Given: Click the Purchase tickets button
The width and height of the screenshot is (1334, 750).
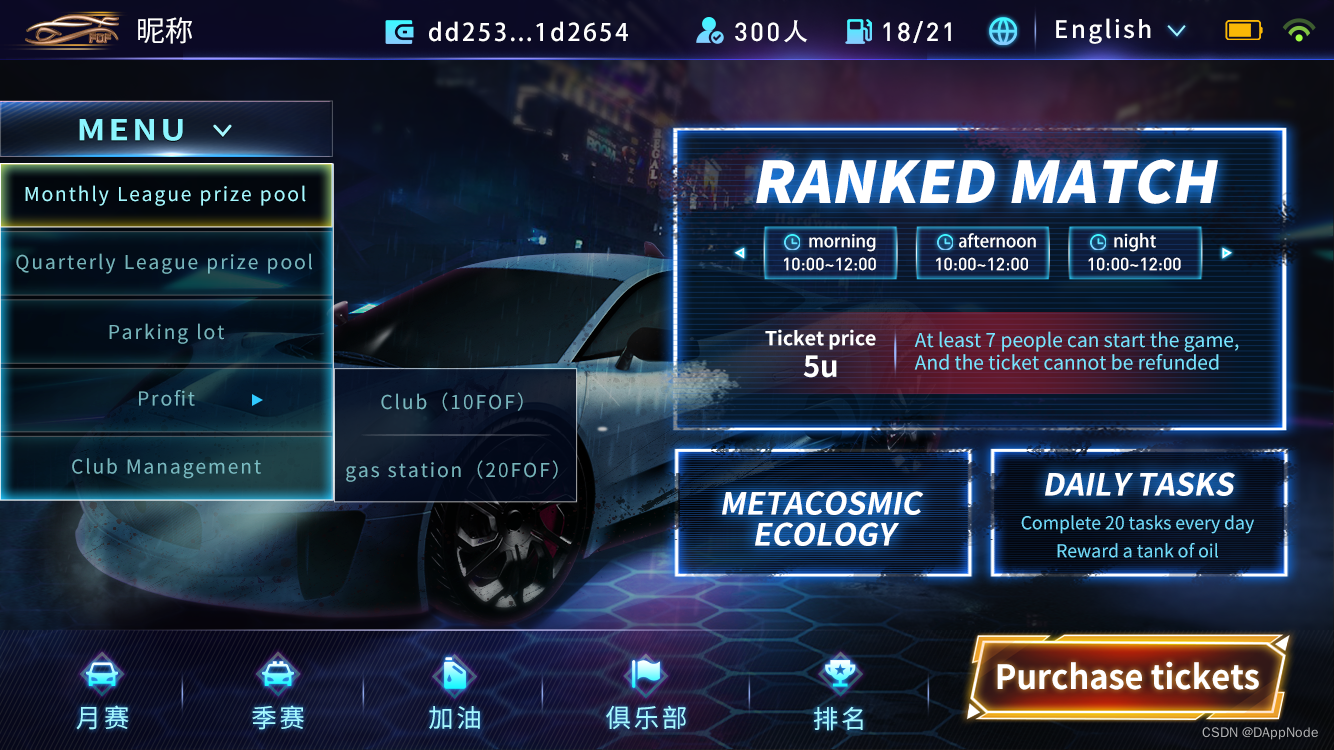Looking at the screenshot, I should click(1127, 678).
